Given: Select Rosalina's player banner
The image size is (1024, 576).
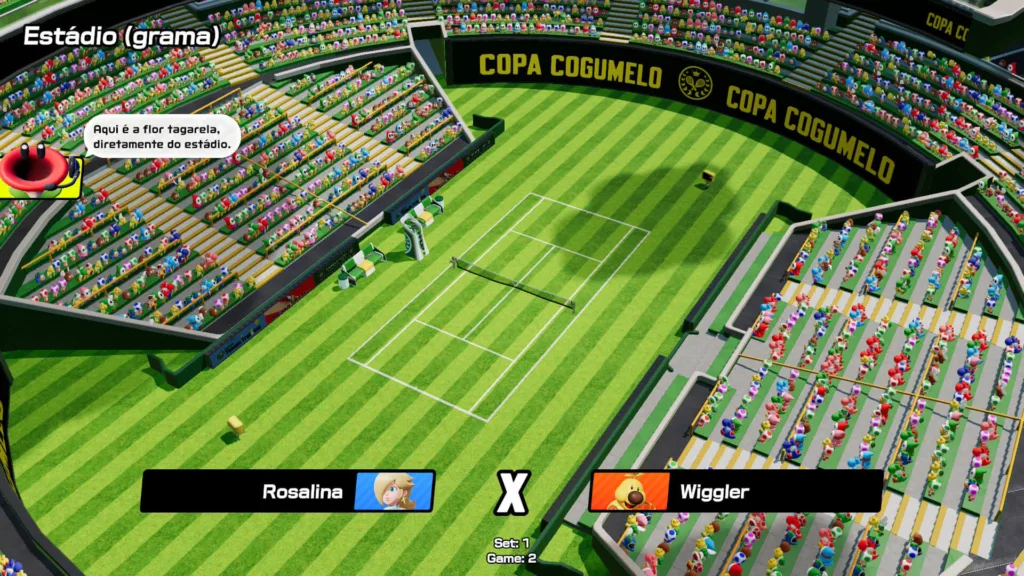Looking at the screenshot, I should click(288, 491).
